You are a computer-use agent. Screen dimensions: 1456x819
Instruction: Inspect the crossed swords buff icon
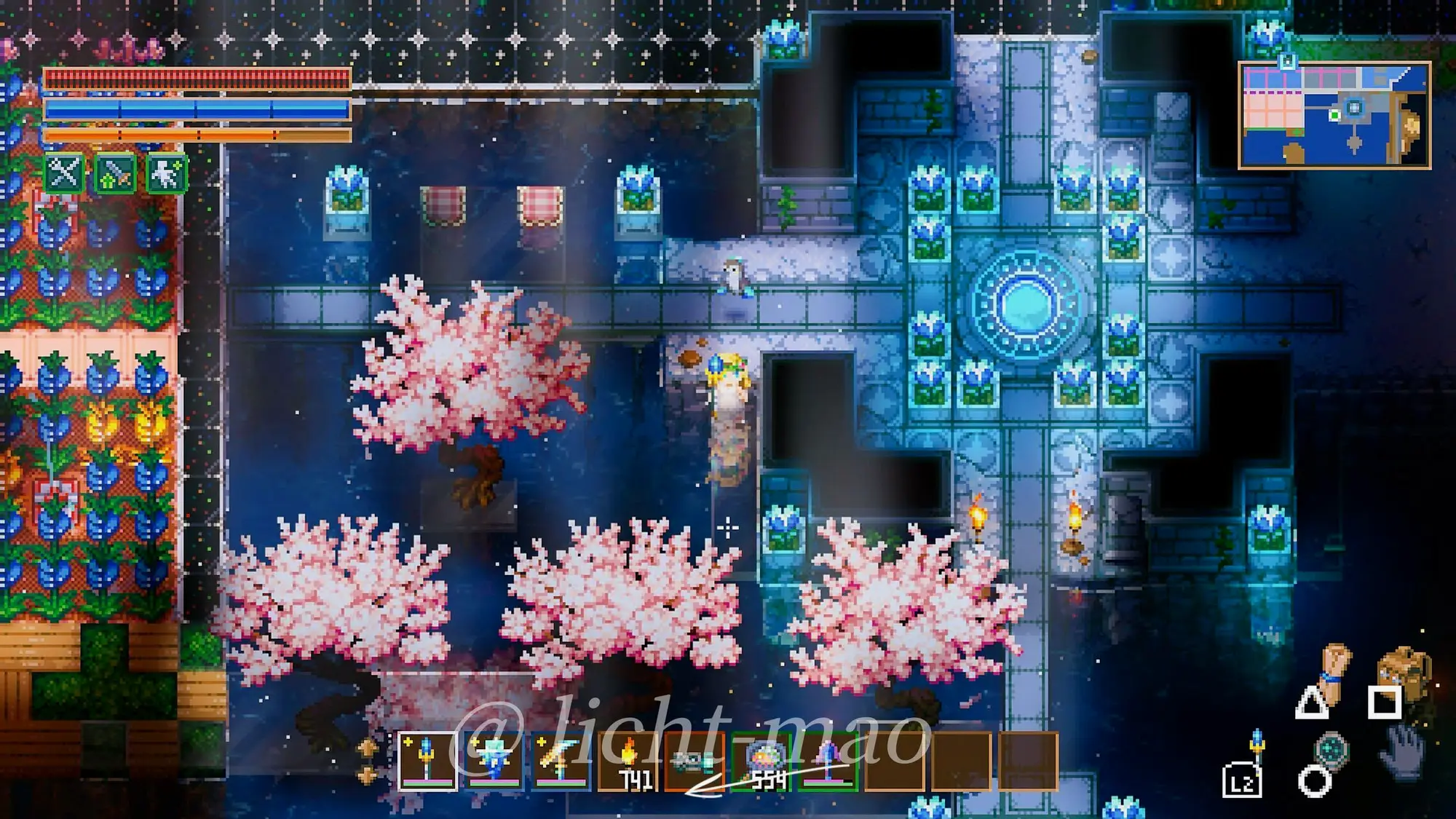point(64,173)
